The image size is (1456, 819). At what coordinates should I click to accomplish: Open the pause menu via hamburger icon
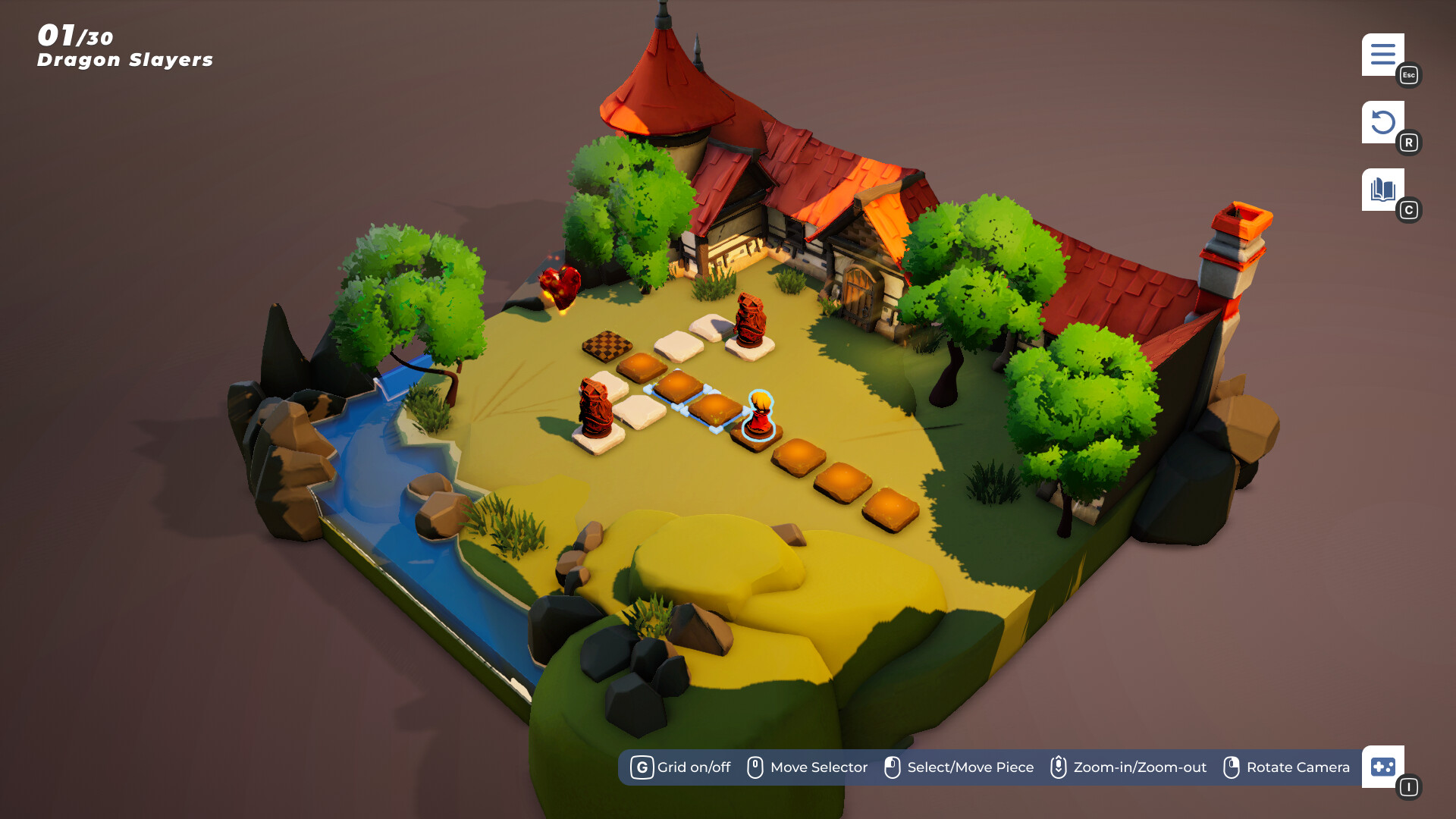click(1382, 54)
